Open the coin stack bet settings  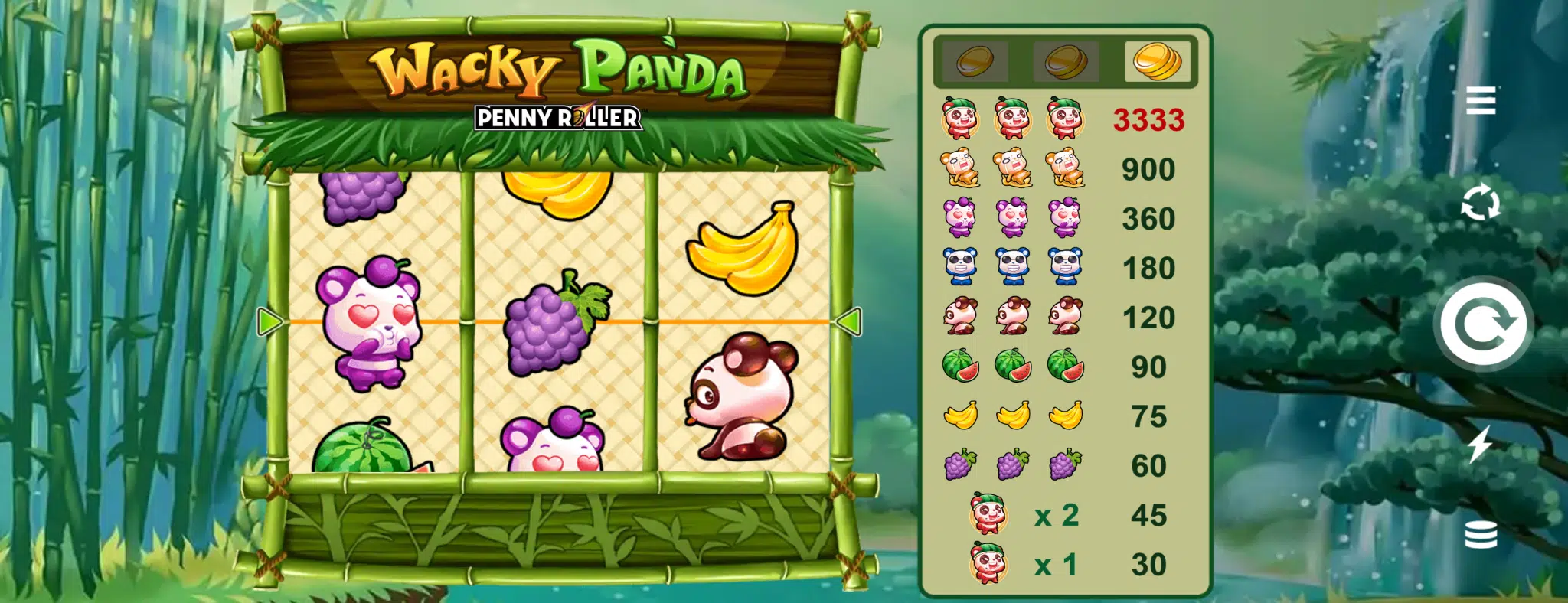point(1480,535)
